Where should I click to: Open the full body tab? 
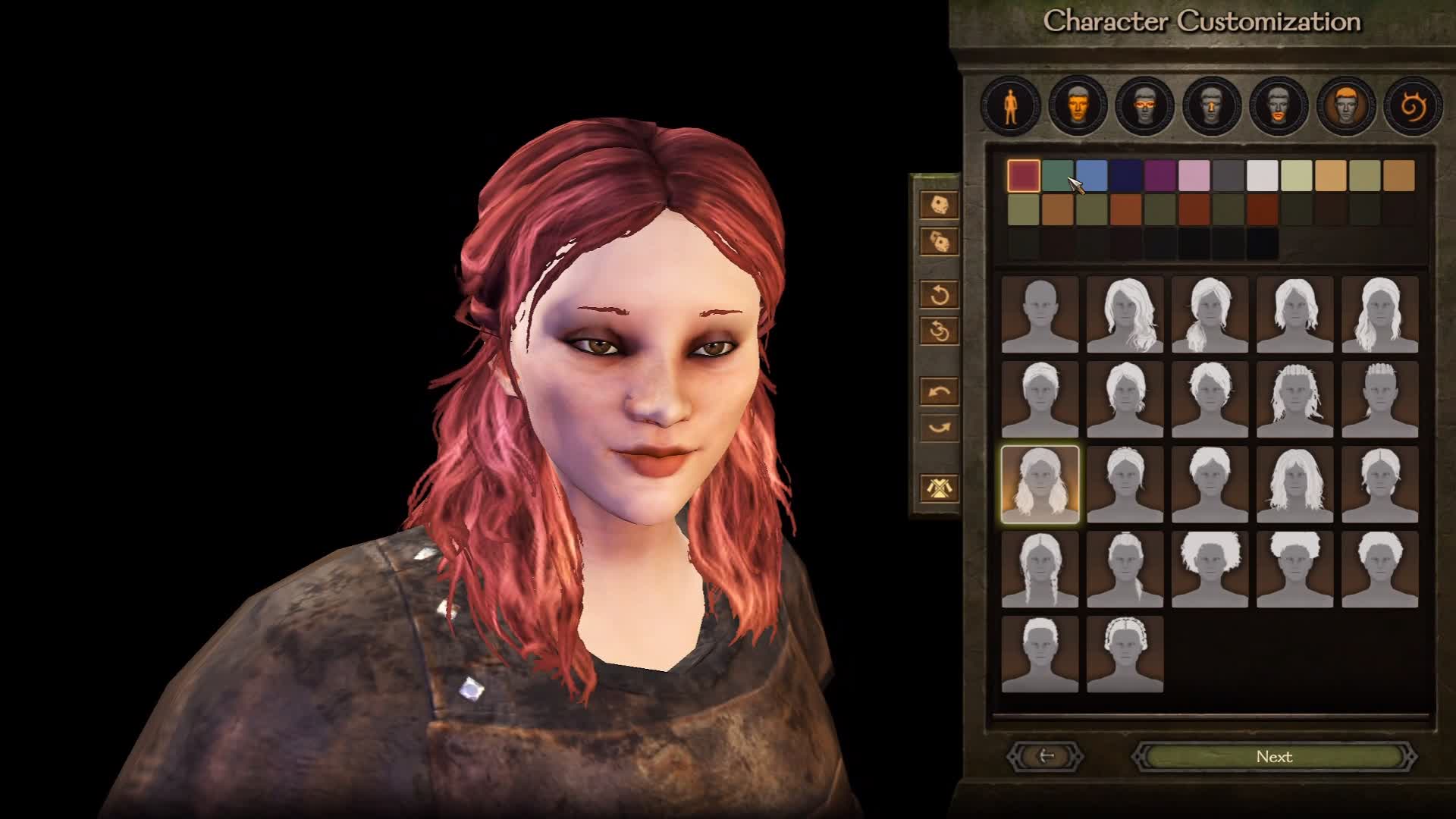pyautogui.click(x=1010, y=106)
